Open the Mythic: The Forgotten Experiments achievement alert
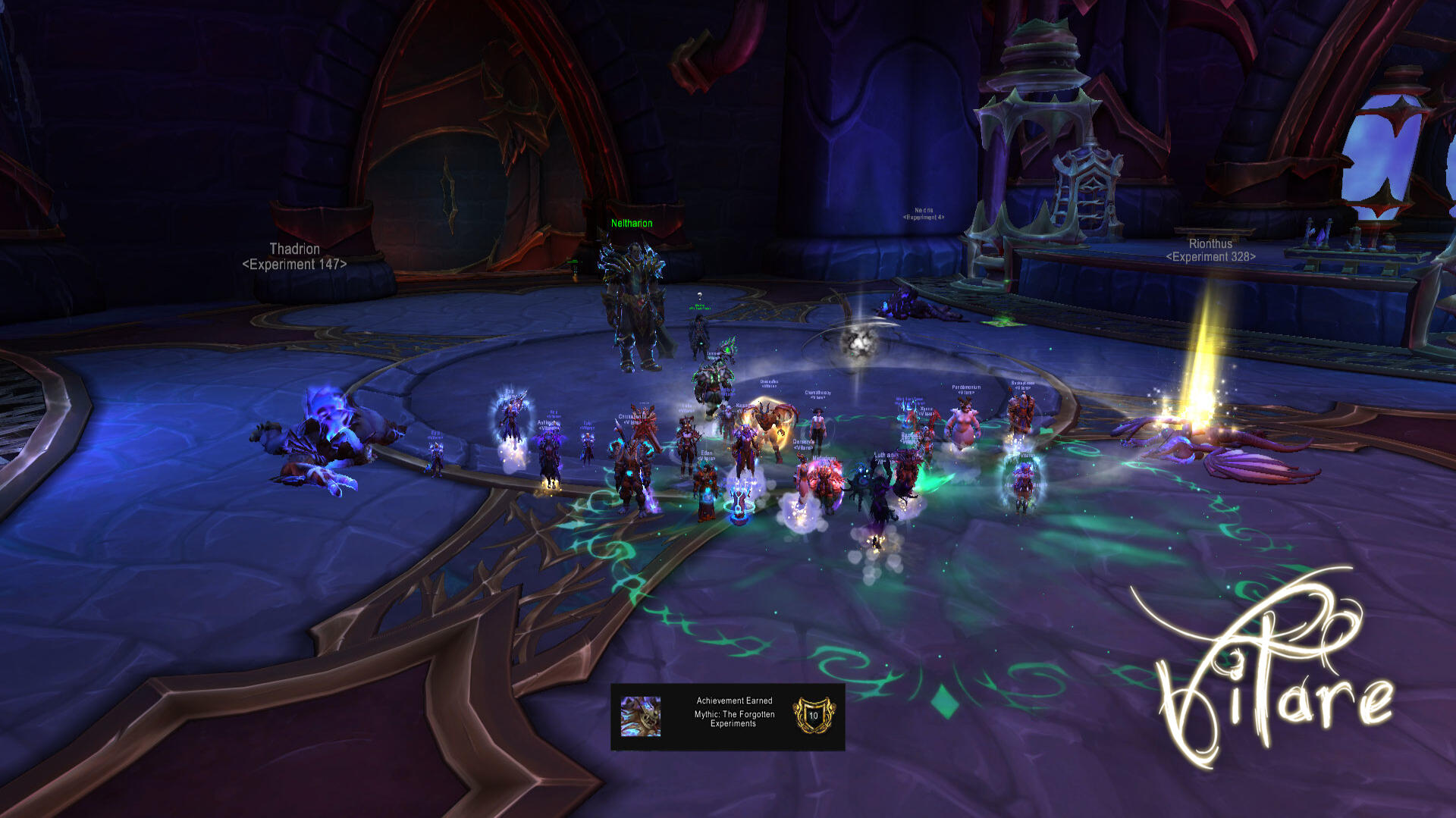This screenshot has height=818, width=1456. click(733, 717)
